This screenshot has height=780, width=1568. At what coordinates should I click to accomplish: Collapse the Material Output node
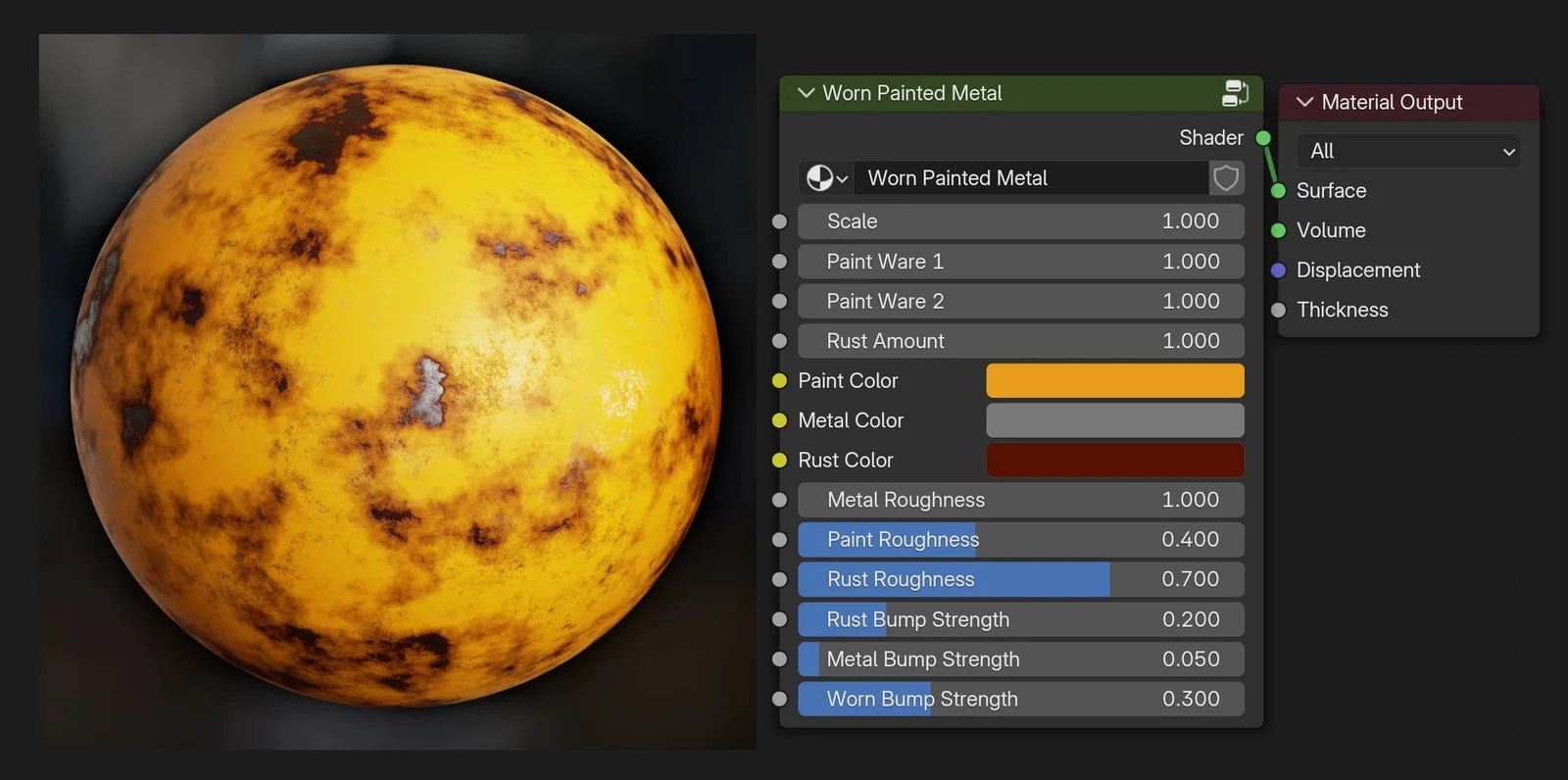click(1304, 102)
